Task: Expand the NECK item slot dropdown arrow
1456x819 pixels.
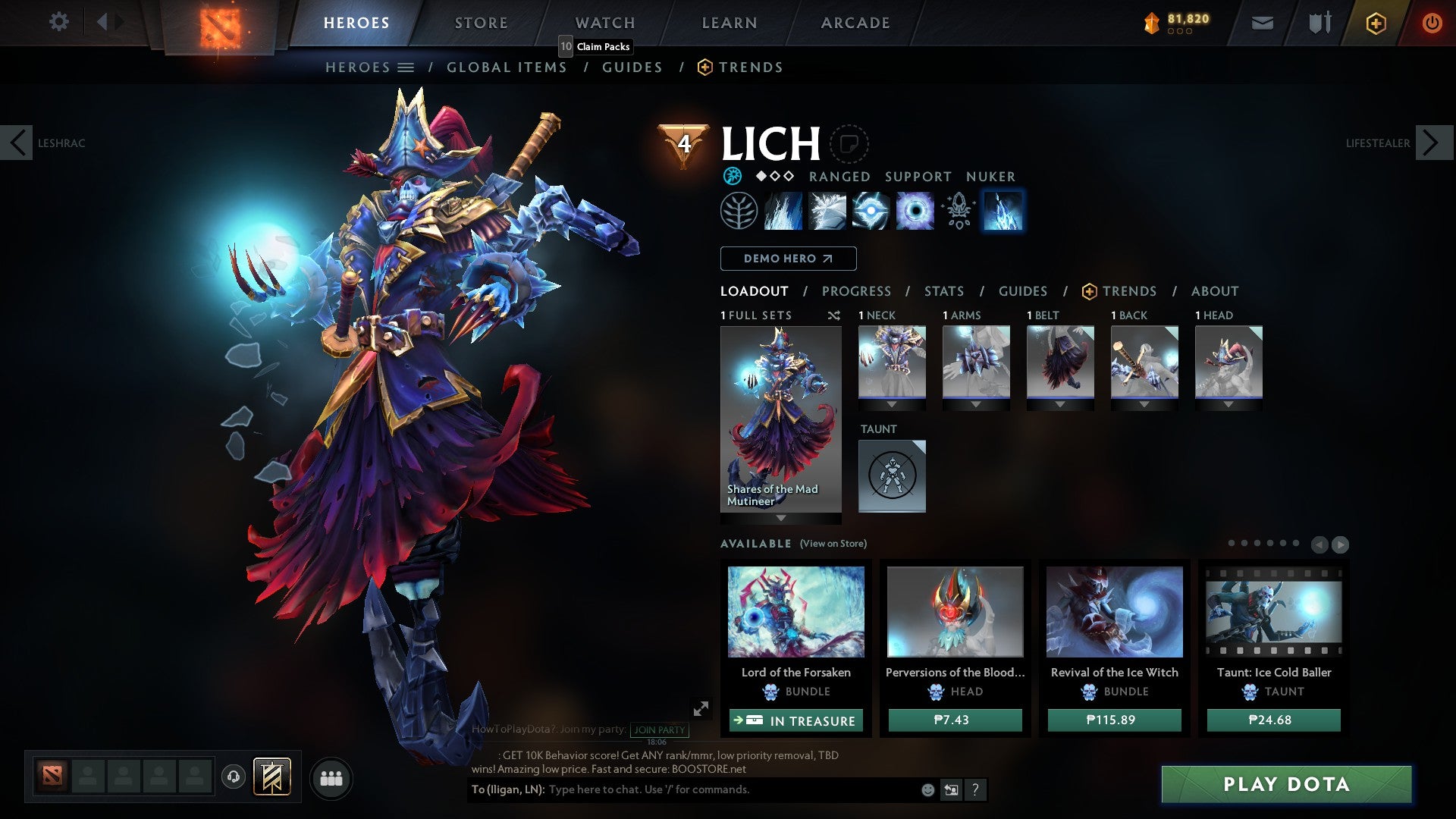Action: point(892,404)
